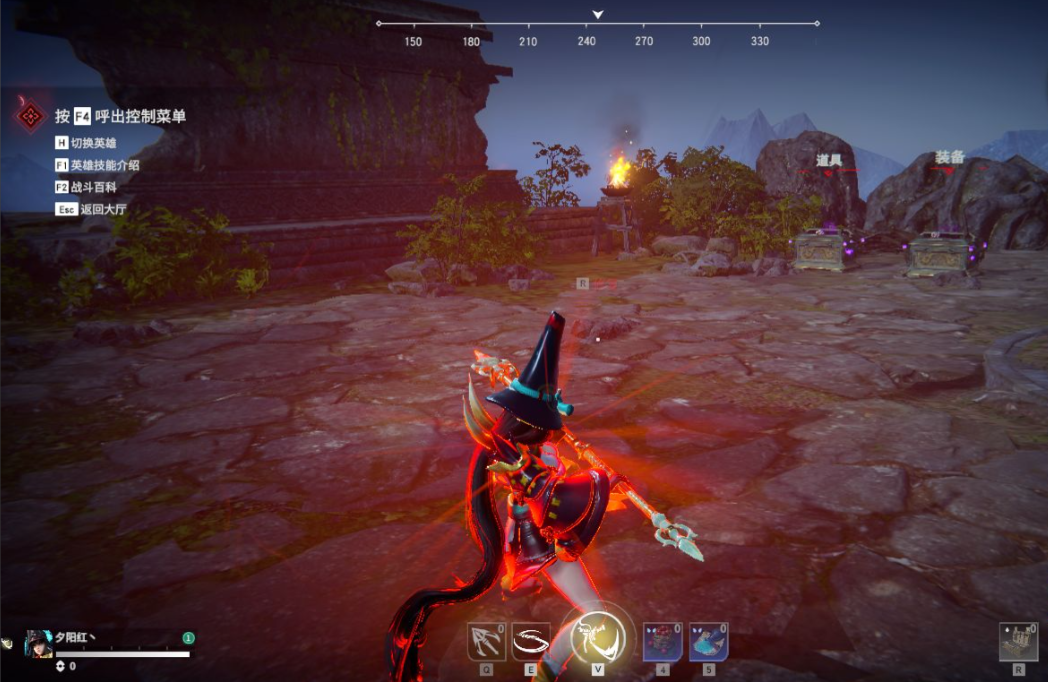Select the grappling hook skill icon

coord(486,640)
